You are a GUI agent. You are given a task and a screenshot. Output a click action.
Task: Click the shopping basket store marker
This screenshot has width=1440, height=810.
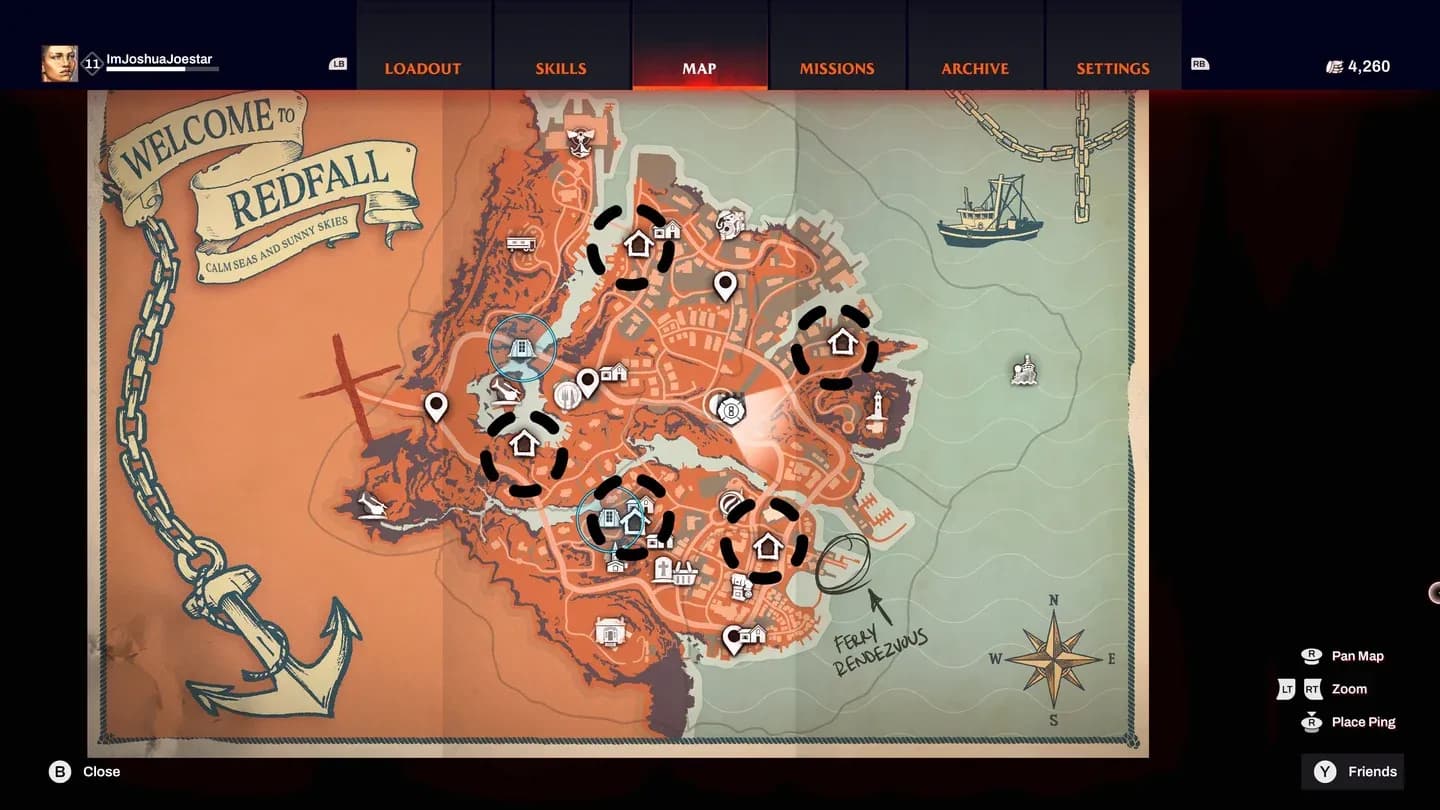(685, 573)
